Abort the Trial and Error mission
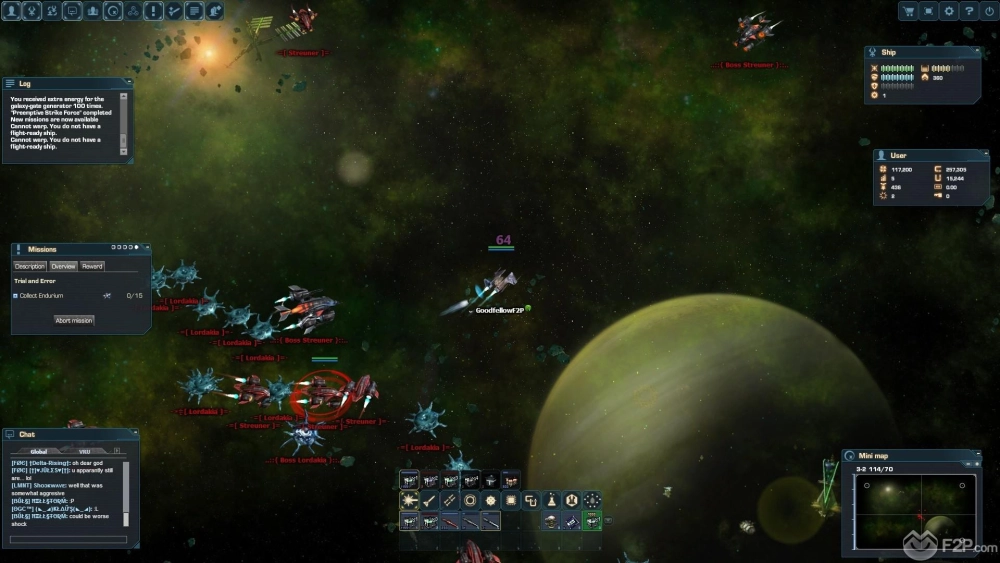 74,320
